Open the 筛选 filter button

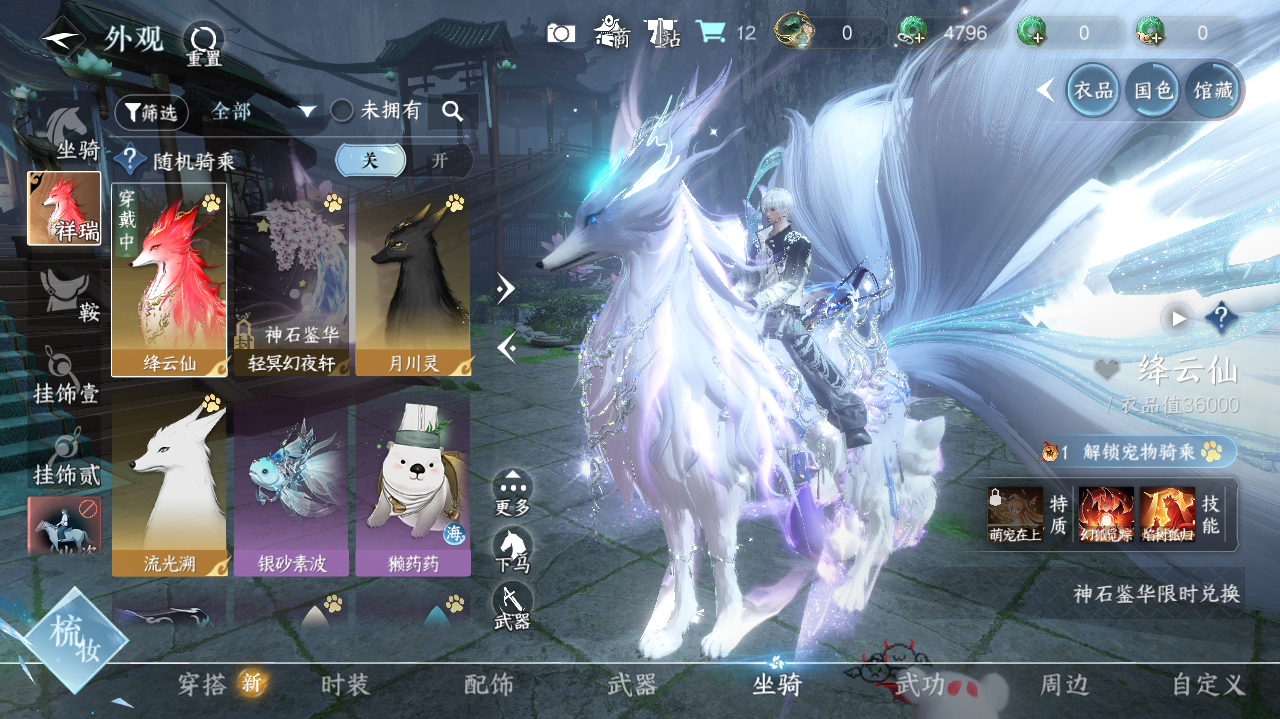pyautogui.click(x=152, y=113)
